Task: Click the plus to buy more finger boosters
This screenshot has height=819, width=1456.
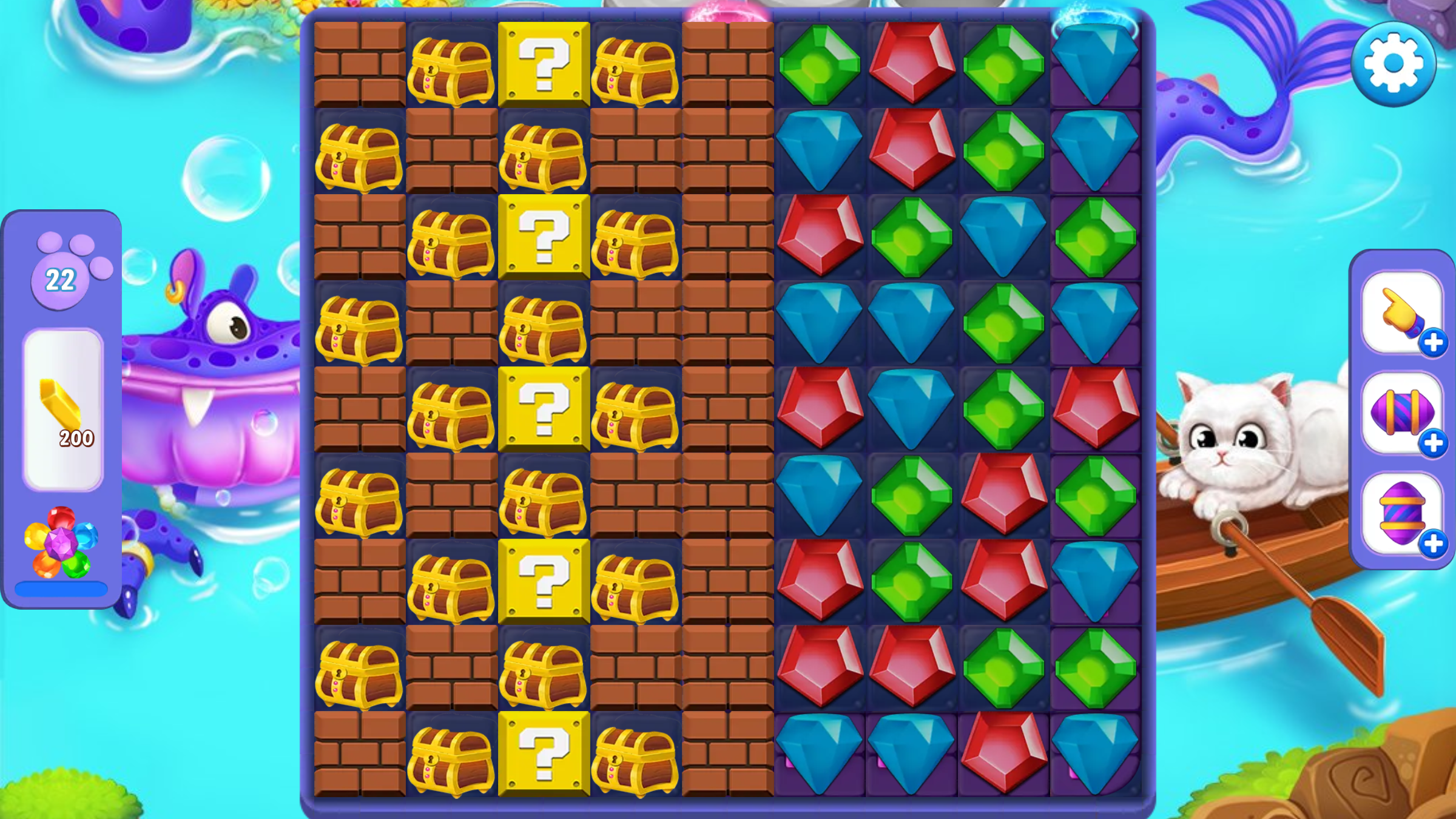Action: tap(1434, 342)
